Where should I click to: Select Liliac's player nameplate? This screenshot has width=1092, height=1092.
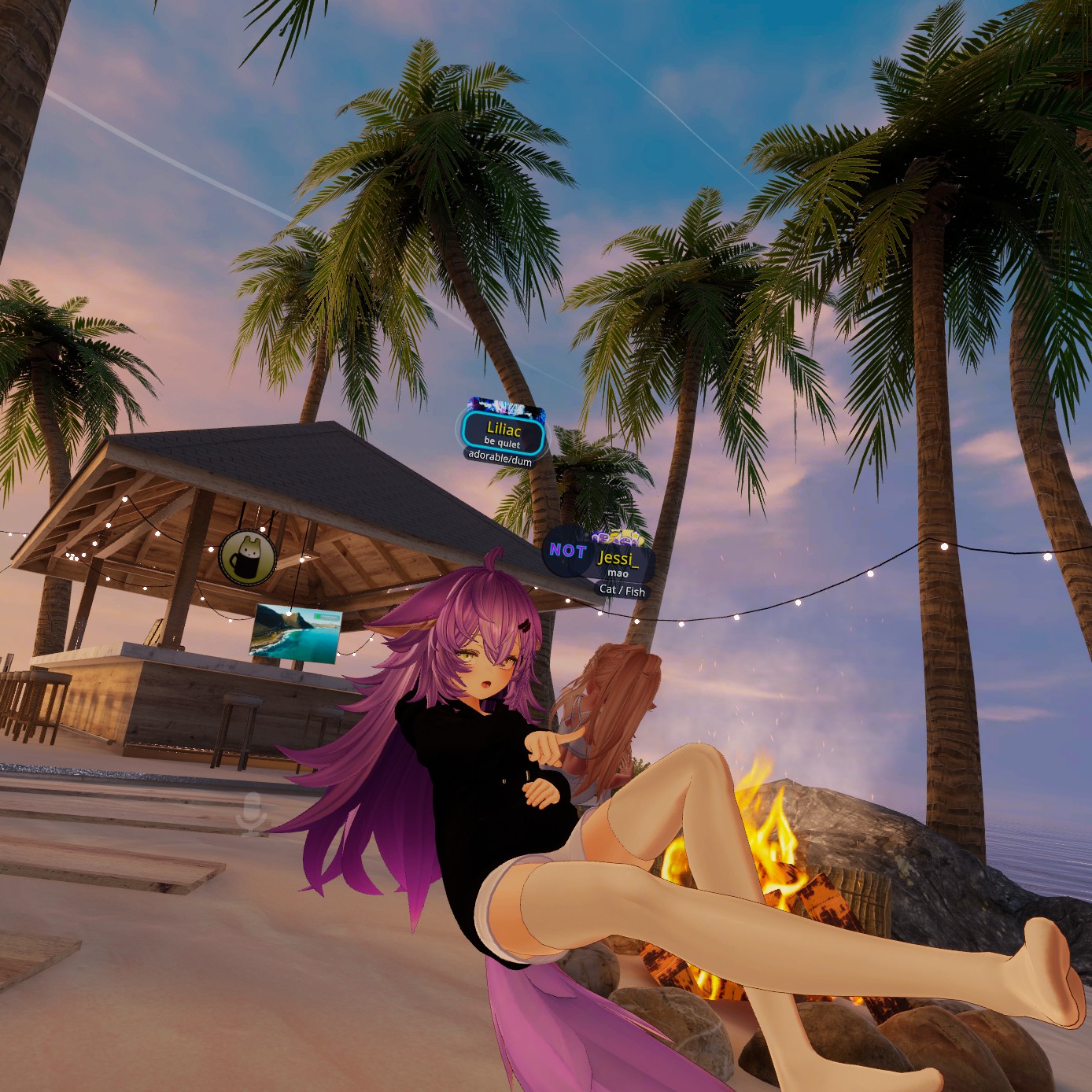tap(504, 433)
